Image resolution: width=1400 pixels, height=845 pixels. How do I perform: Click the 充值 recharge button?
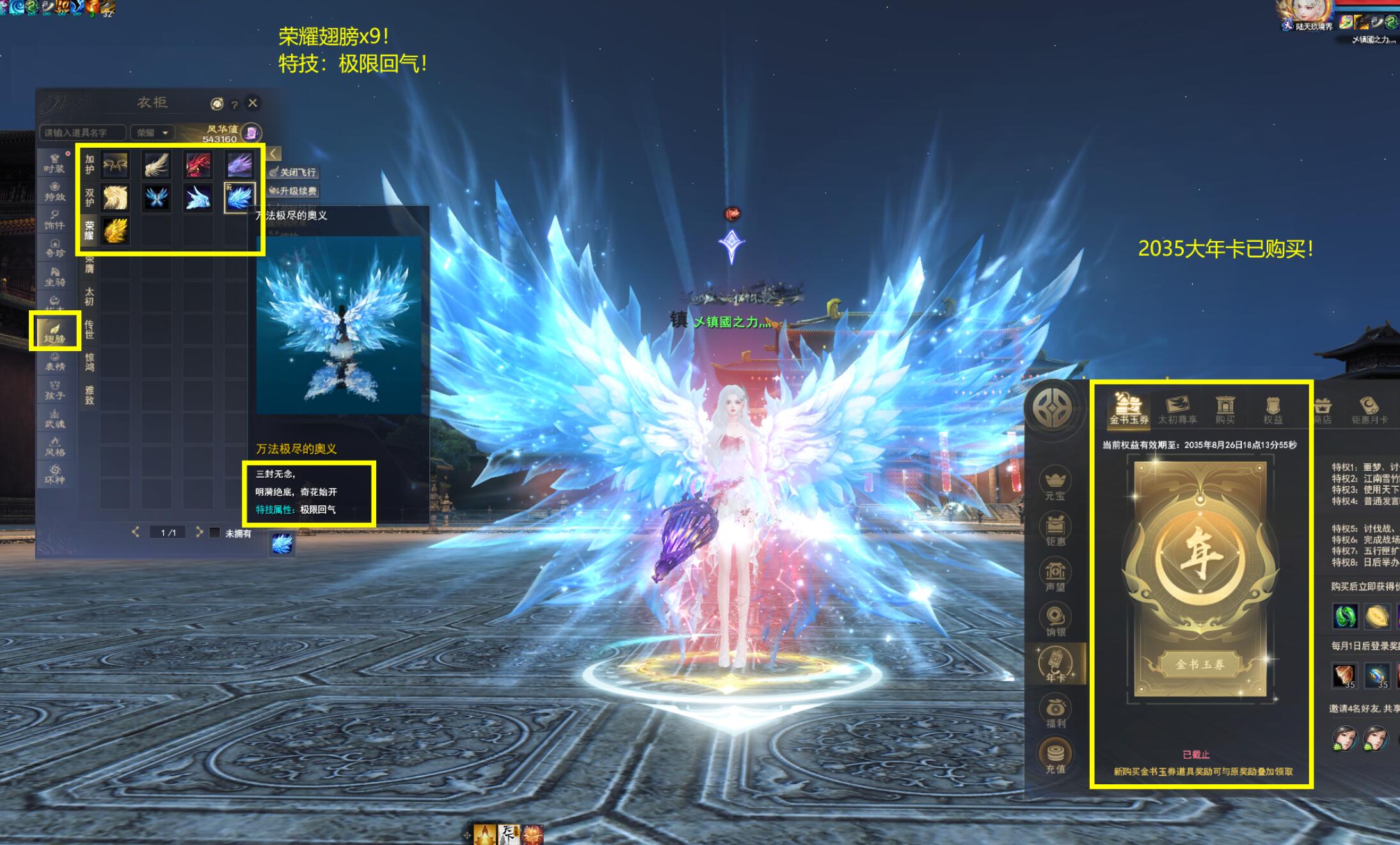(x=1055, y=757)
